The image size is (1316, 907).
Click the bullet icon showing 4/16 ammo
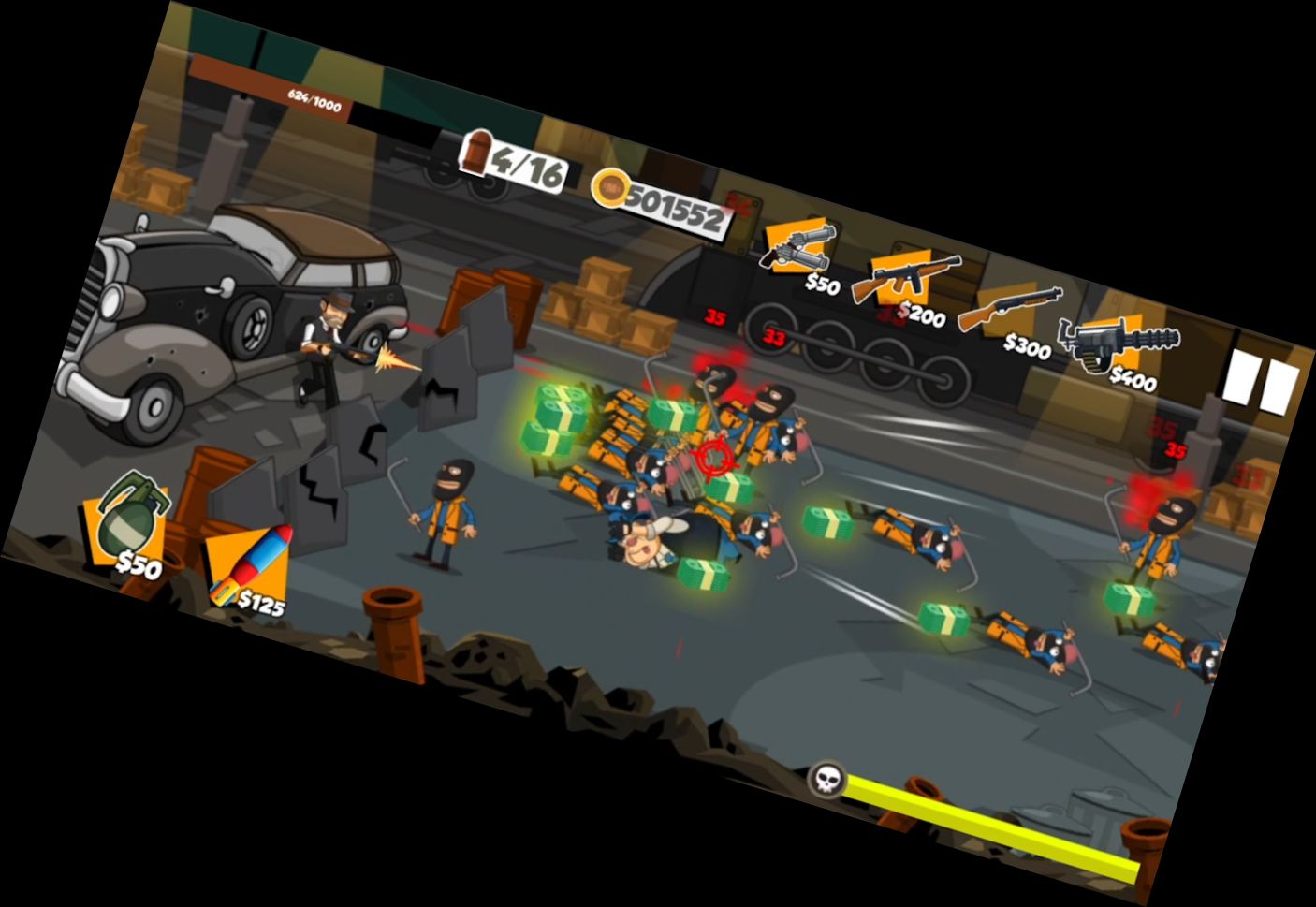tap(479, 158)
